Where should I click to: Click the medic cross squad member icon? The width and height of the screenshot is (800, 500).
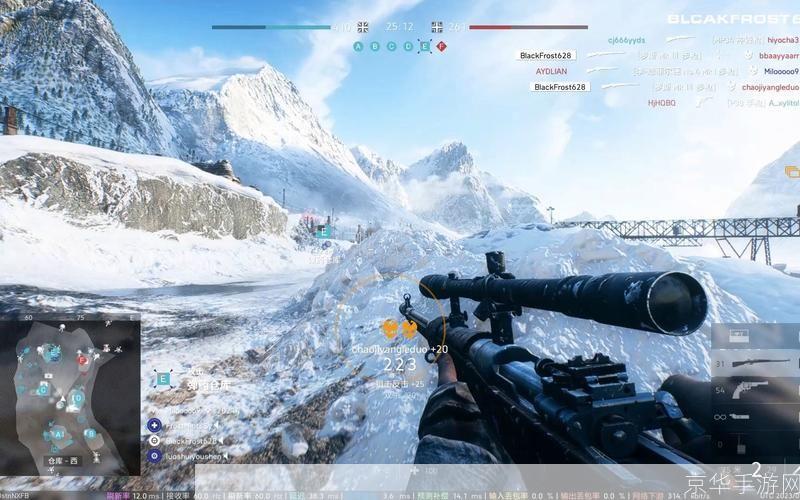(154, 425)
